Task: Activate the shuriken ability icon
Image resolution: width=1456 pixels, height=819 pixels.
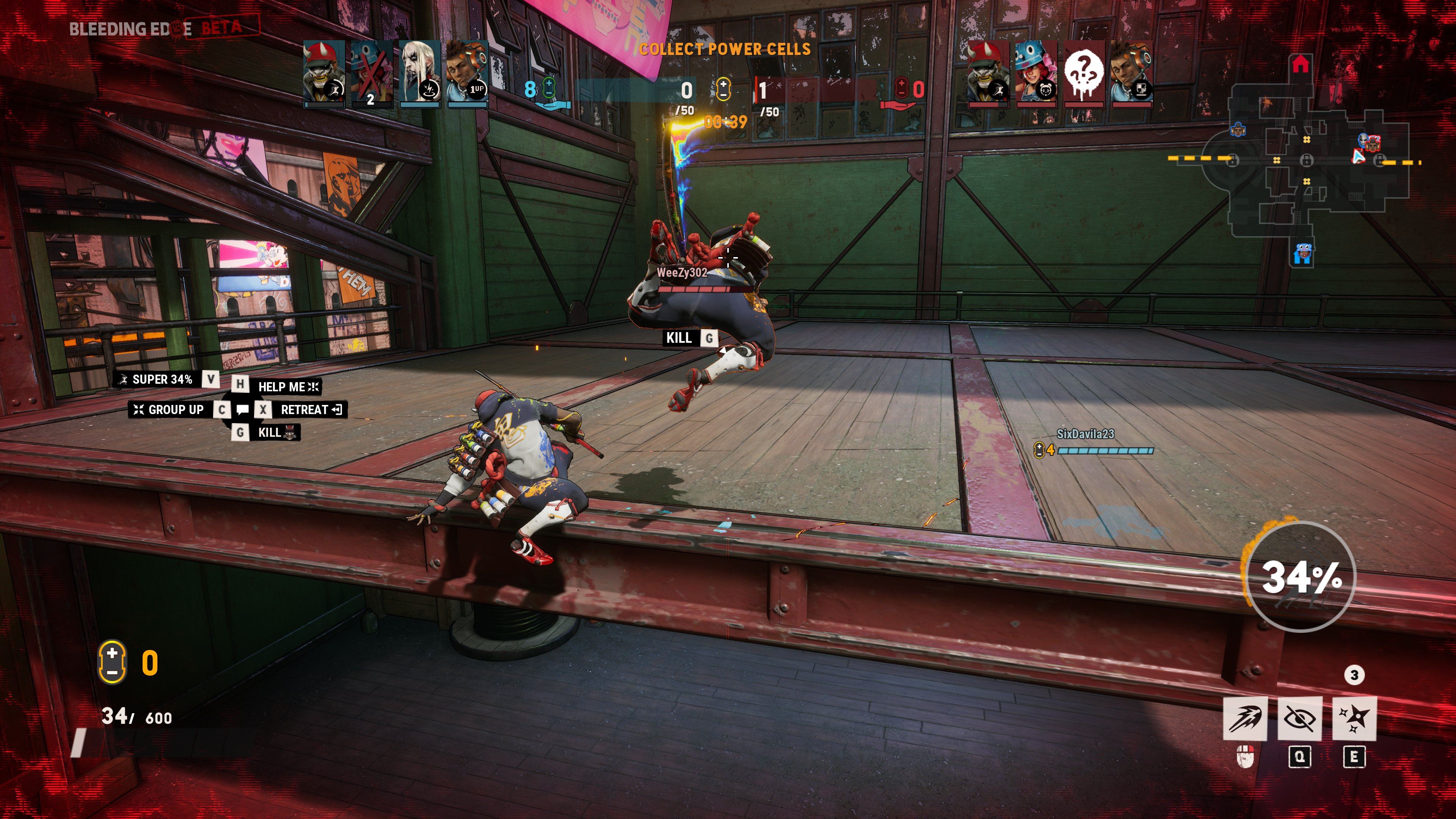Action: (x=1354, y=718)
